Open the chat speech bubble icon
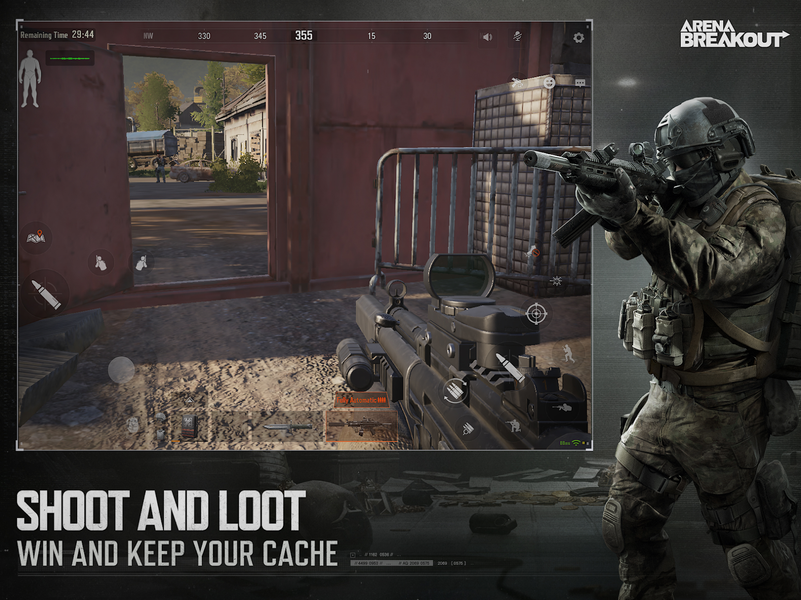The width and height of the screenshot is (801, 600). (580, 81)
